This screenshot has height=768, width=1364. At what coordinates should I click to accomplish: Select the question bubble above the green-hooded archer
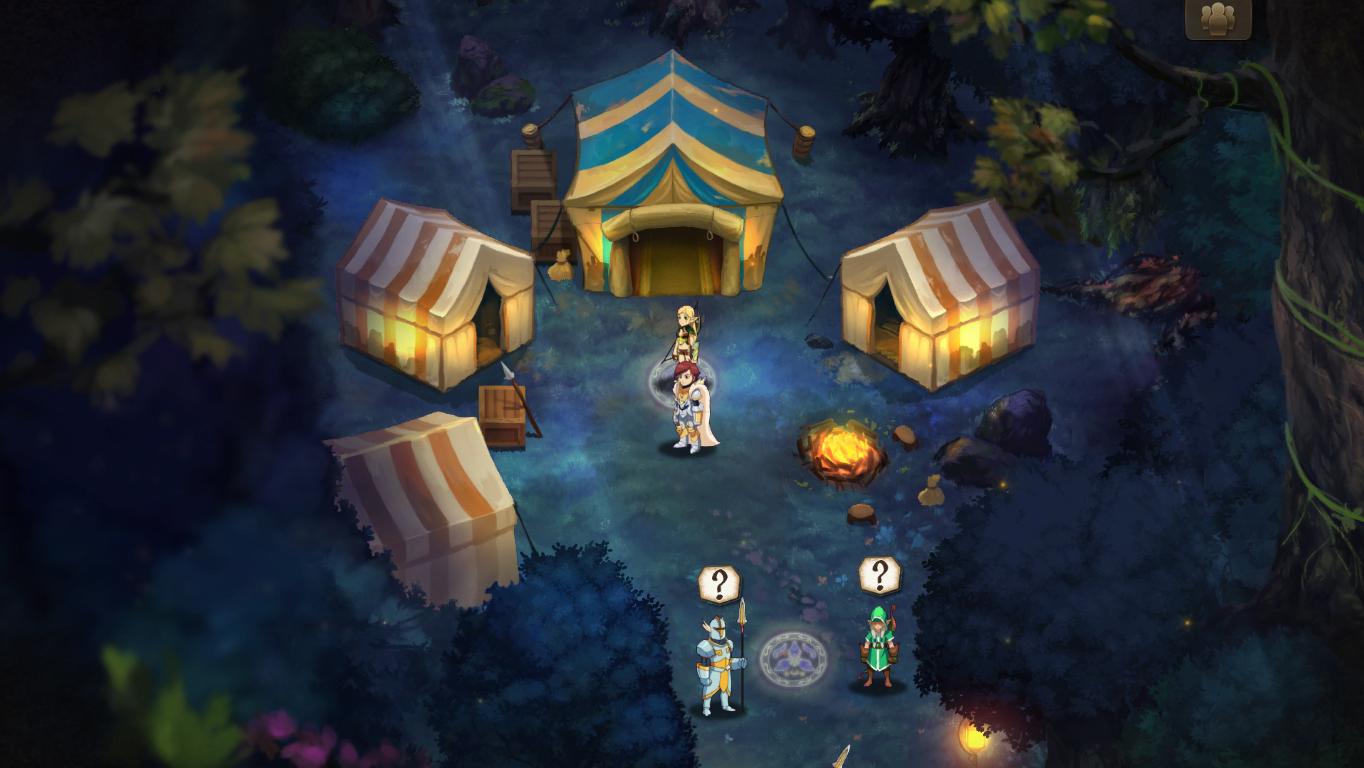[879, 575]
